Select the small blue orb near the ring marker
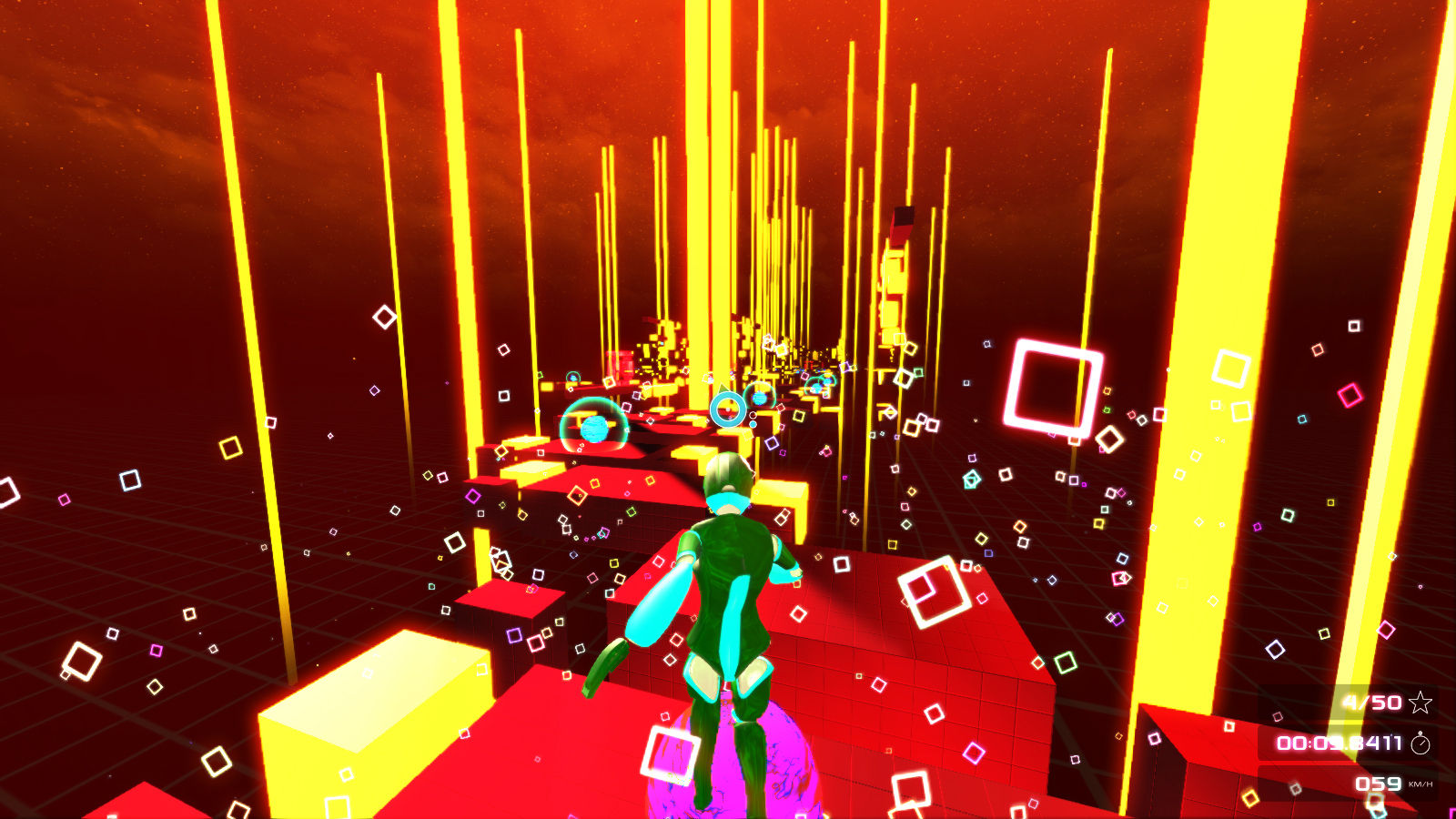Screen dimensions: 1456x819 [753, 423]
